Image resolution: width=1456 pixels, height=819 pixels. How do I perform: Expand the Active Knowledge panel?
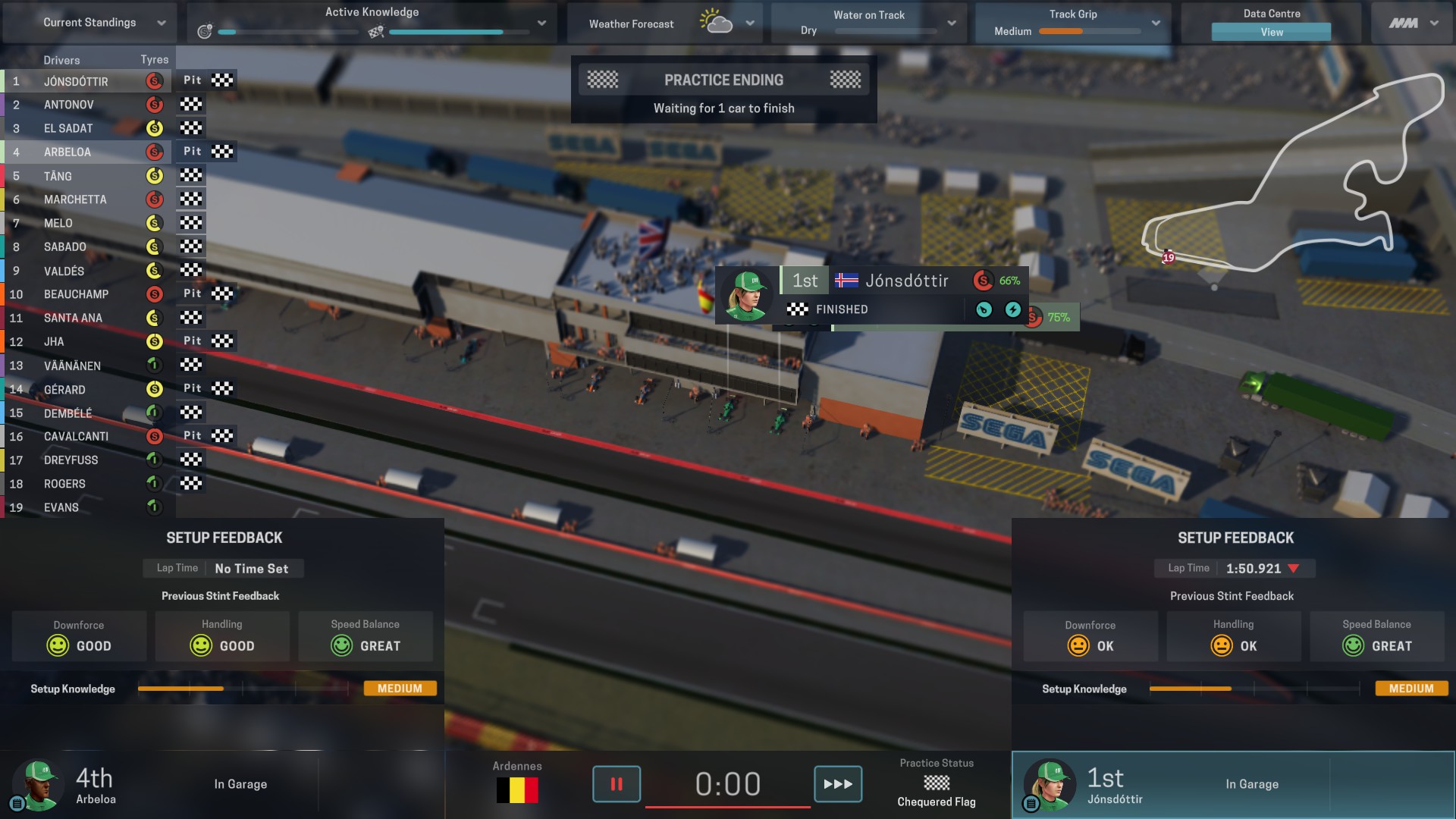(541, 23)
